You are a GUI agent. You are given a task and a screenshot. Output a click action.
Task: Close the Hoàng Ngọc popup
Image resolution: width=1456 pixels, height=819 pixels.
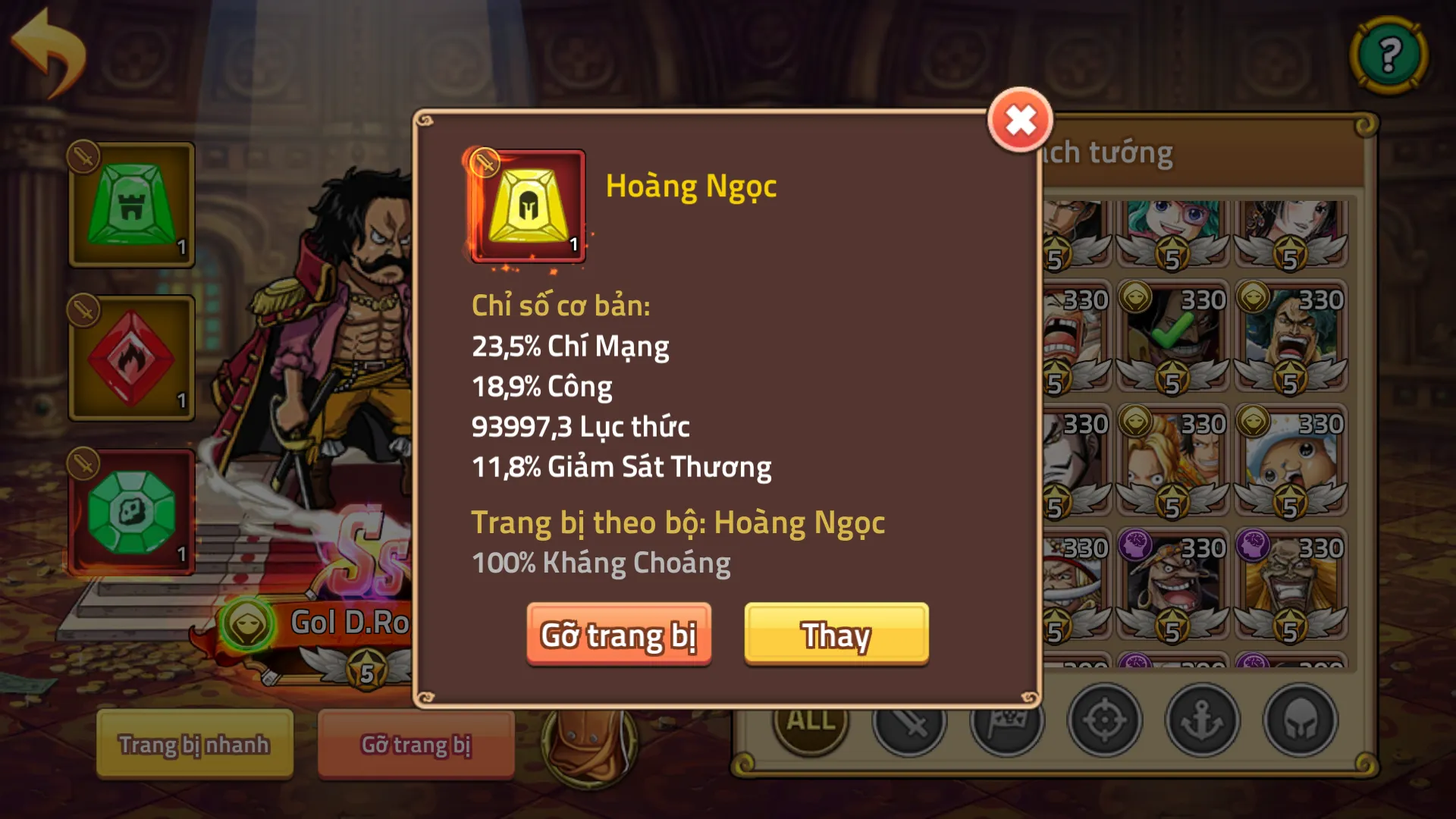(x=1019, y=119)
